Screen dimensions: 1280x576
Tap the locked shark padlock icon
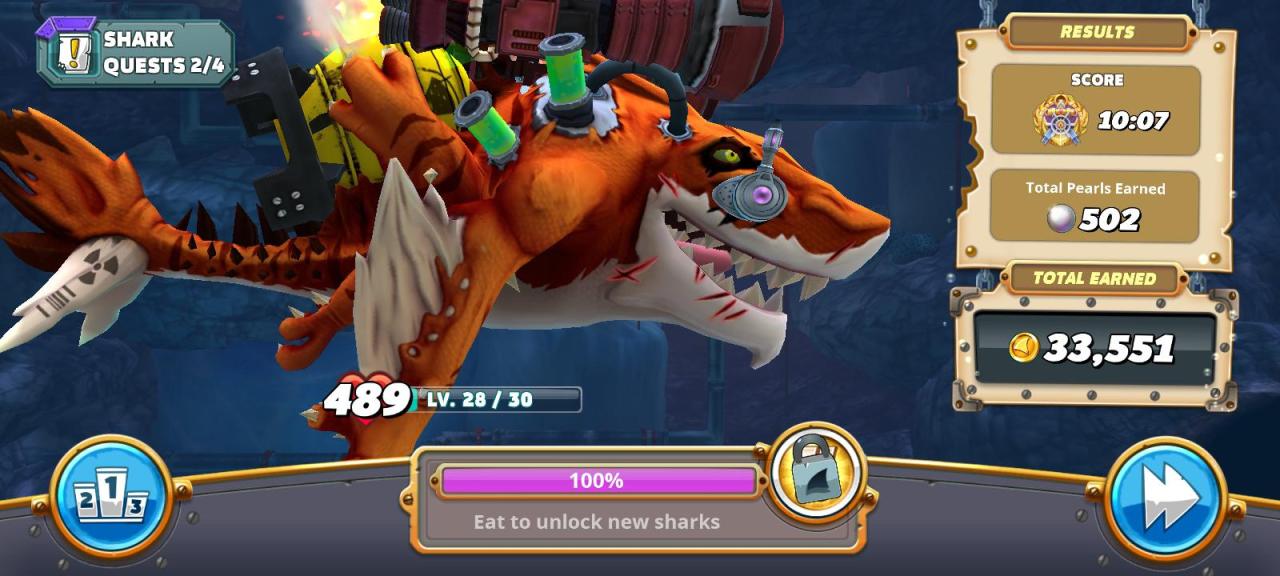coord(818,470)
